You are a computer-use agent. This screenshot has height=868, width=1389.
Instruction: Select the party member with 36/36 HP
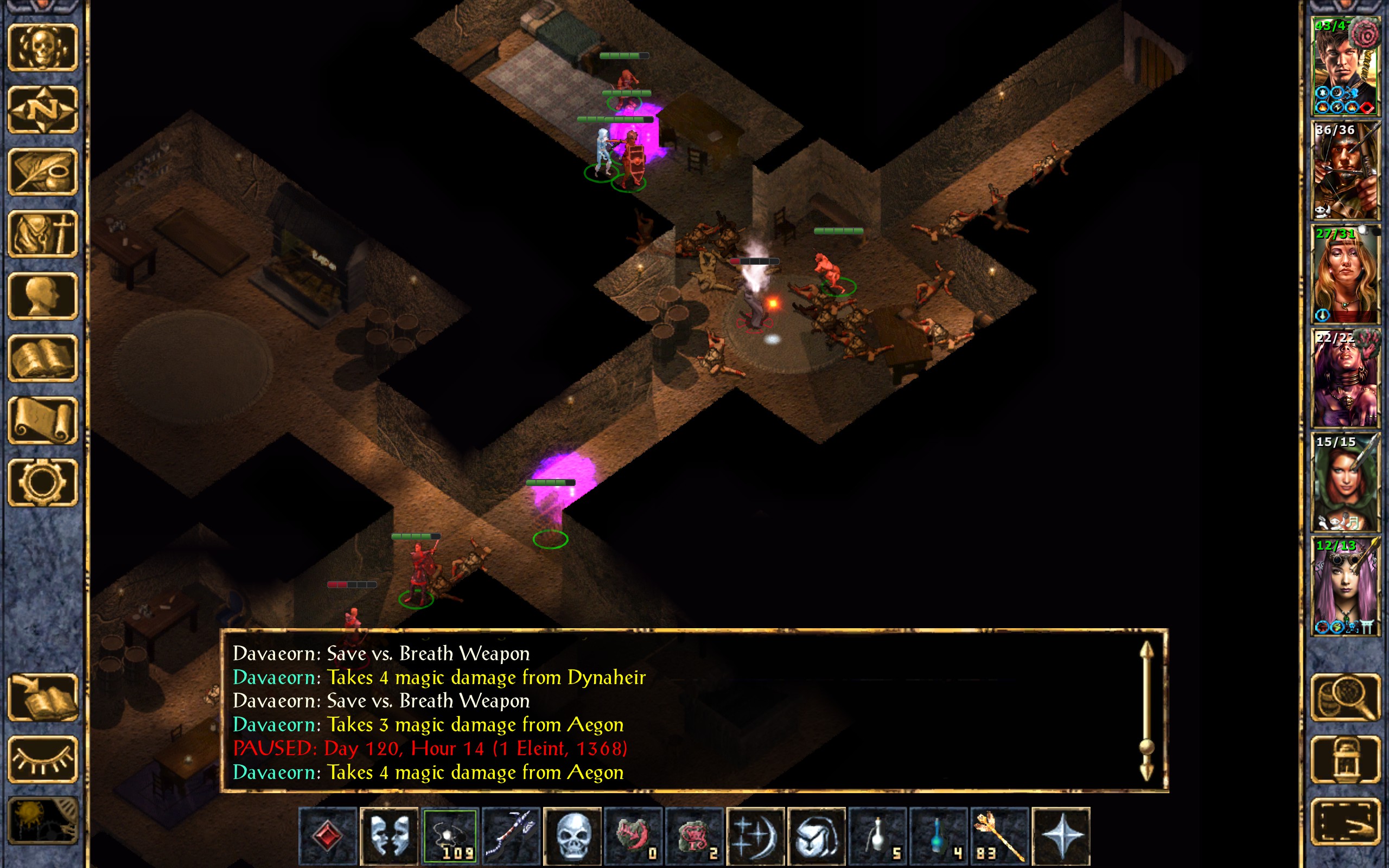(1345, 170)
